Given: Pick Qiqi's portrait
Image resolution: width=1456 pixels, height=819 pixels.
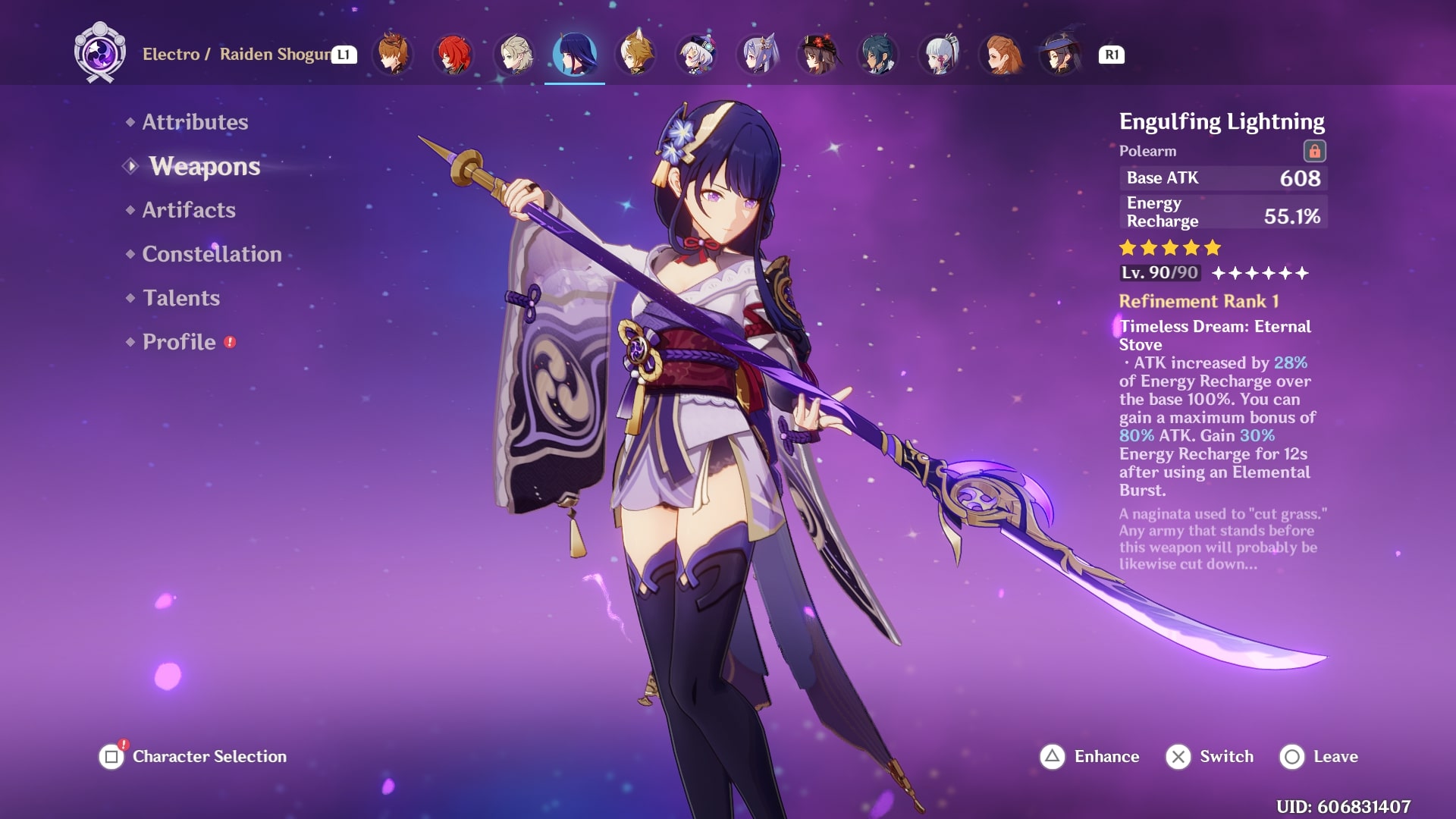Looking at the screenshot, I should click(696, 55).
